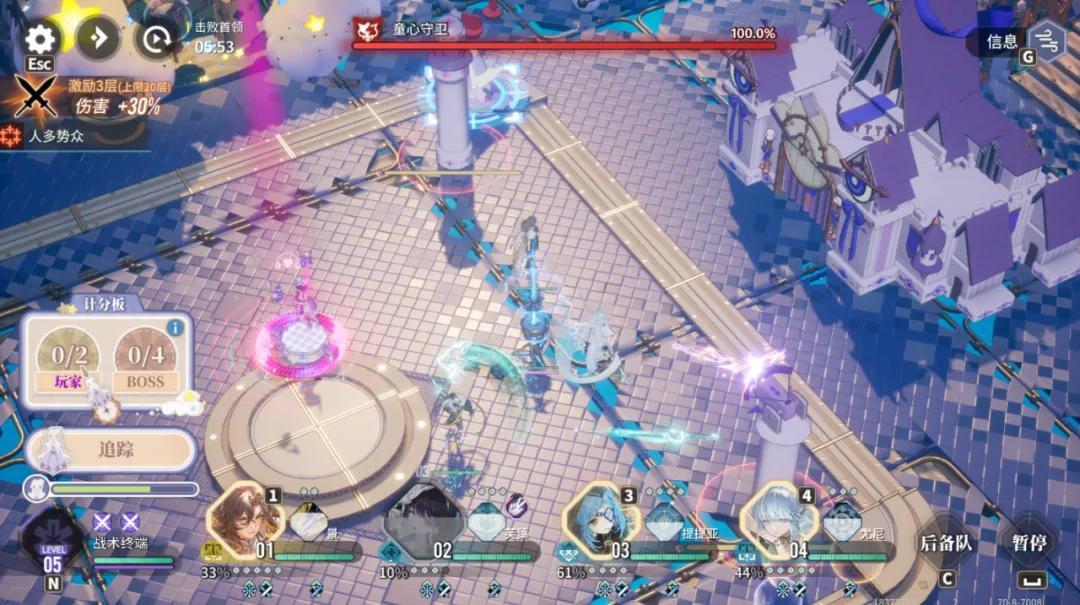Open settings via the gear icon
Image resolution: width=1080 pixels, height=605 pixels.
click(40, 39)
